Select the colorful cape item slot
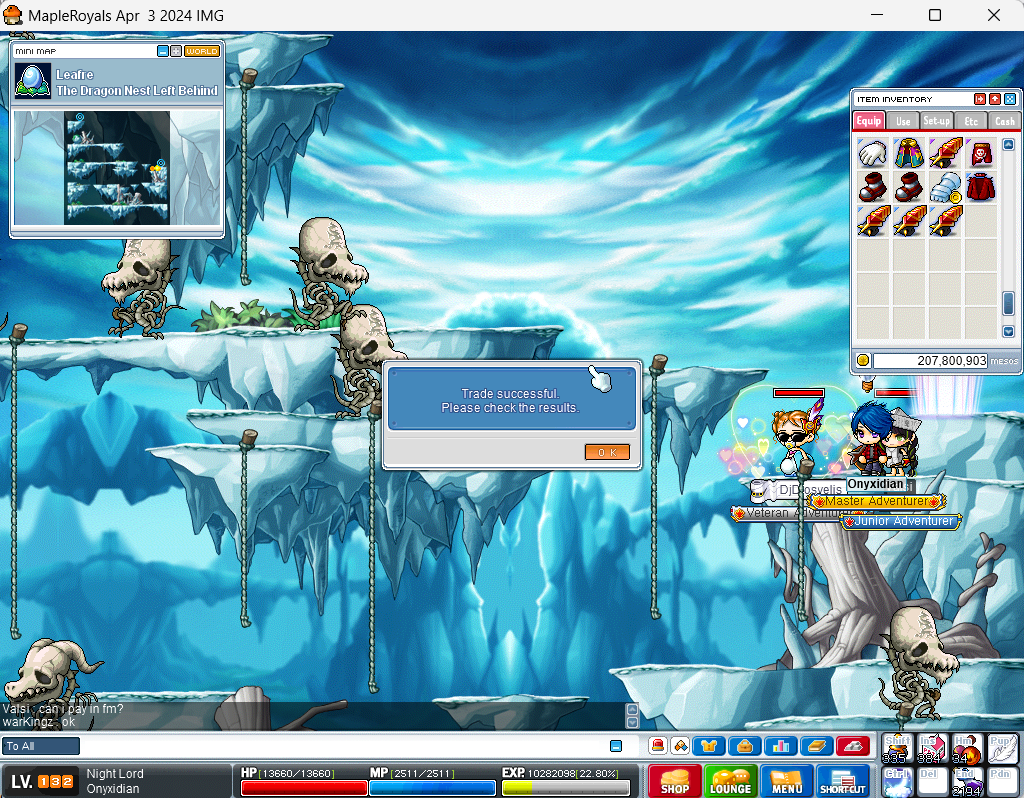The height and width of the screenshot is (798, 1024). (x=909, y=153)
